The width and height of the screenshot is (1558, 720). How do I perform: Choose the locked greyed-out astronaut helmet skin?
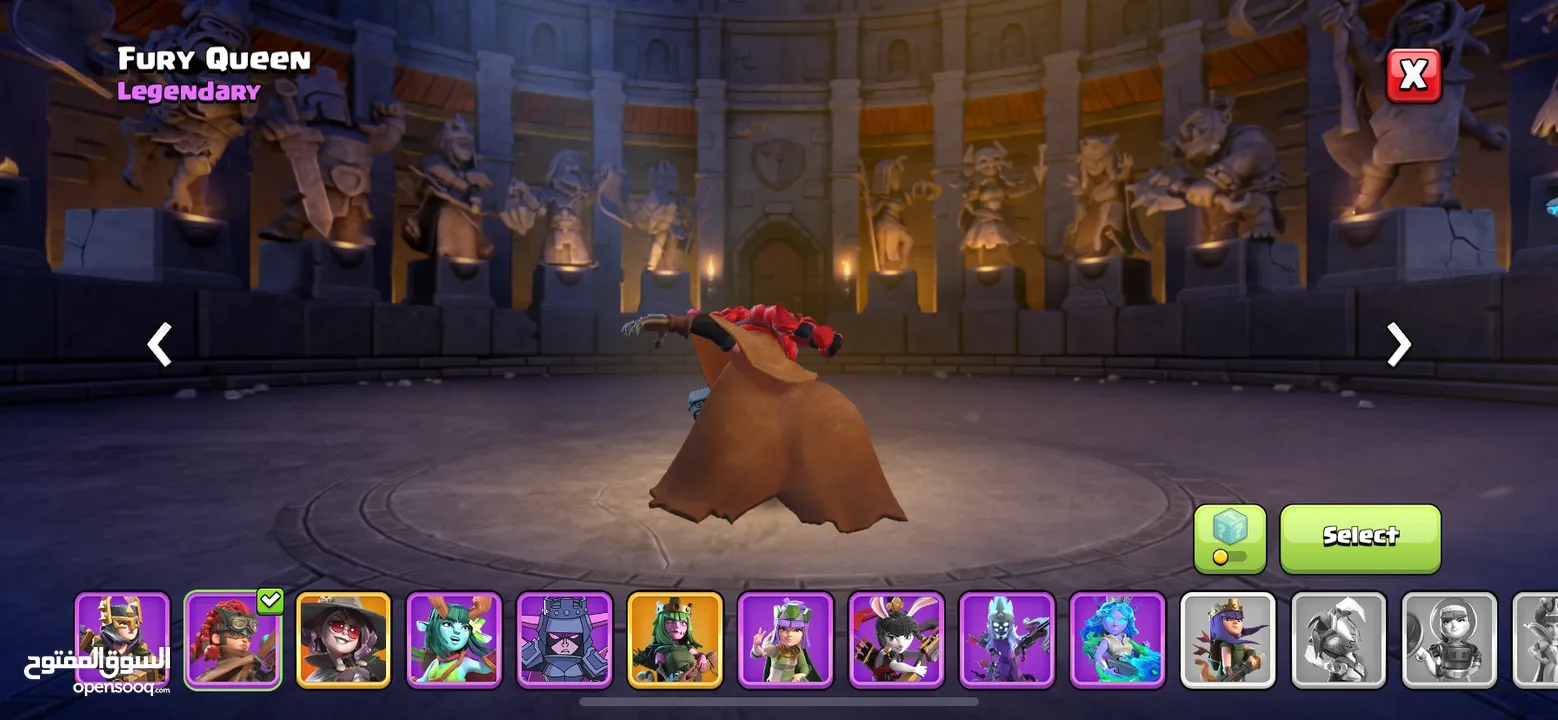click(x=1449, y=640)
